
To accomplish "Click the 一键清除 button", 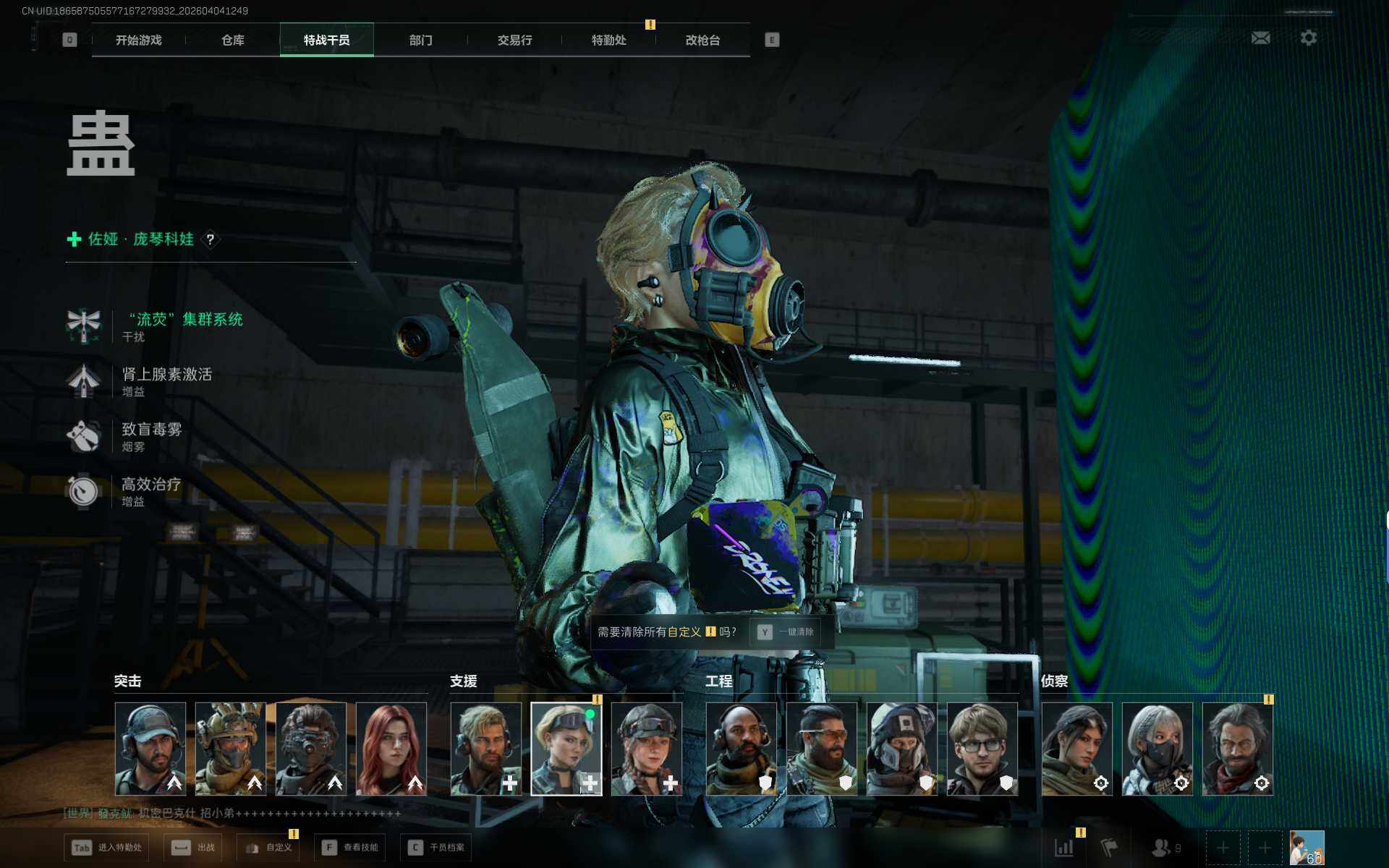I will (x=786, y=632).
